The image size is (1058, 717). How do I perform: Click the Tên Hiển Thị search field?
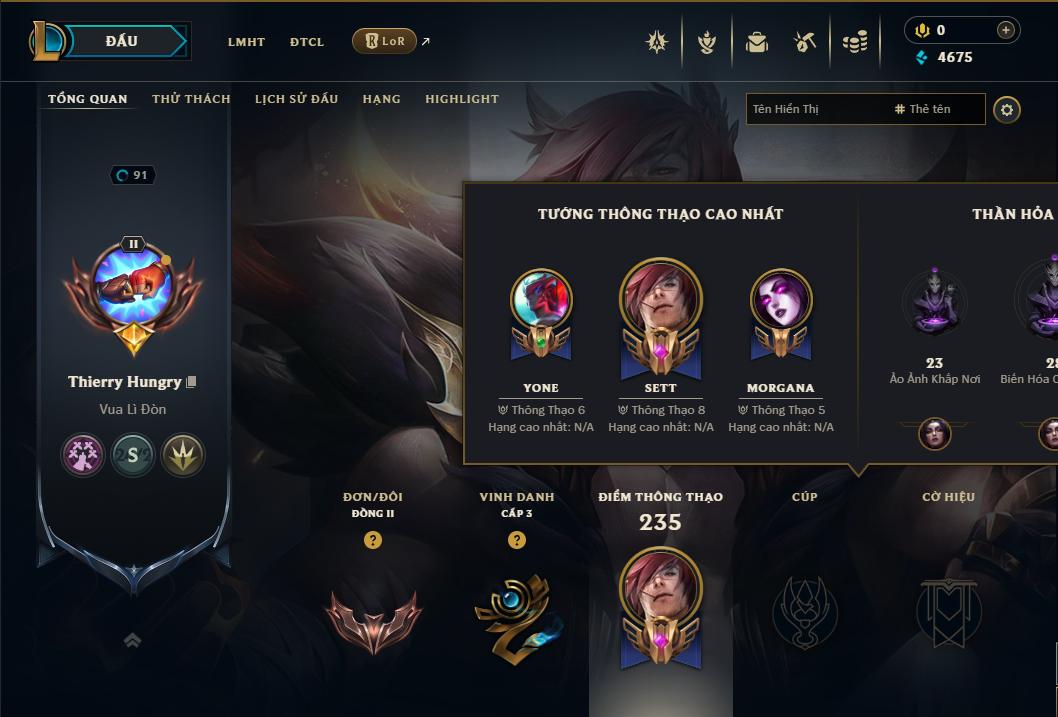(x=815, y=109)
